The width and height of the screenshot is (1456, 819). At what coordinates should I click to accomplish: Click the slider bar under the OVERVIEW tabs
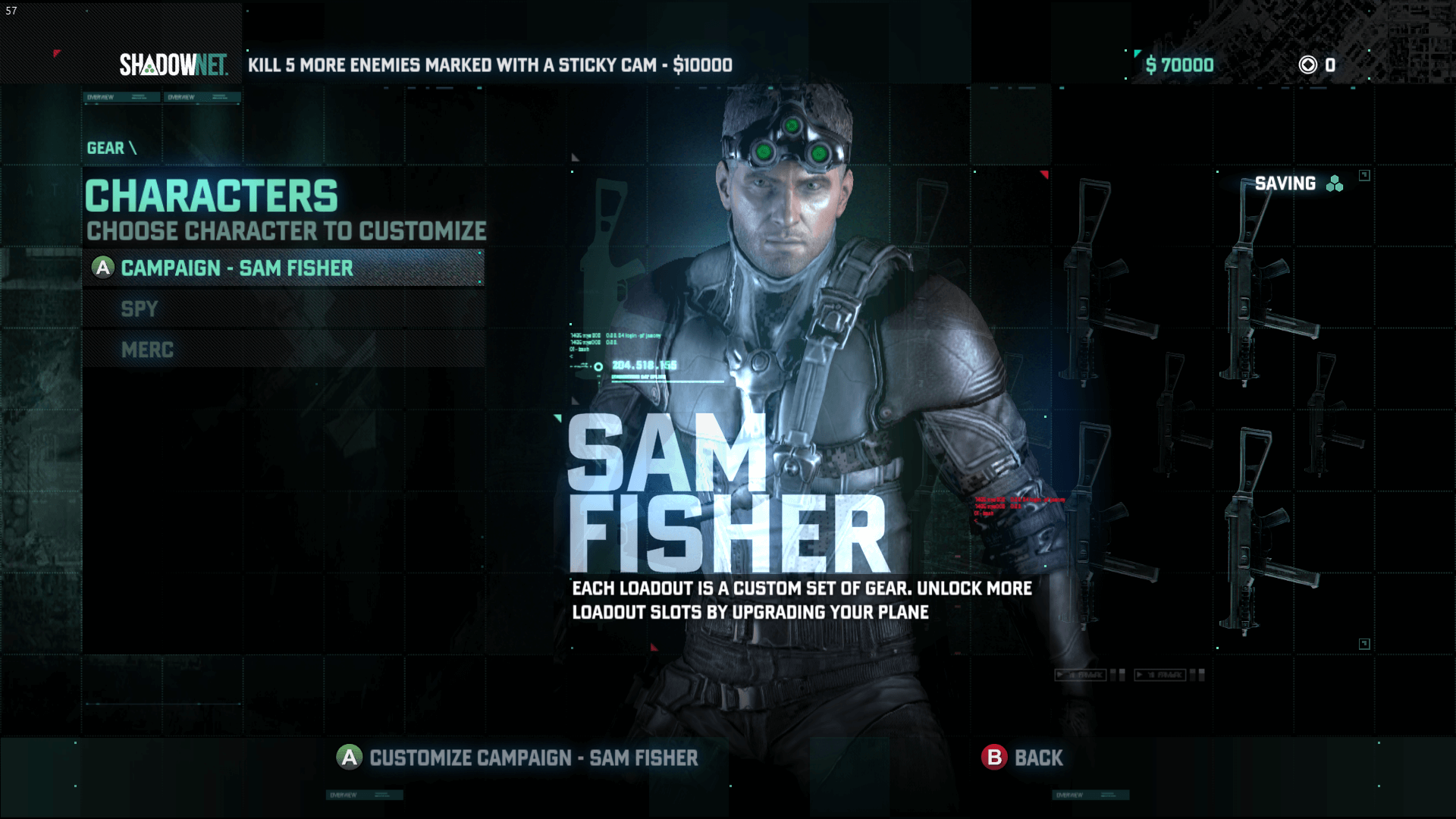click(x=163, y=104)
